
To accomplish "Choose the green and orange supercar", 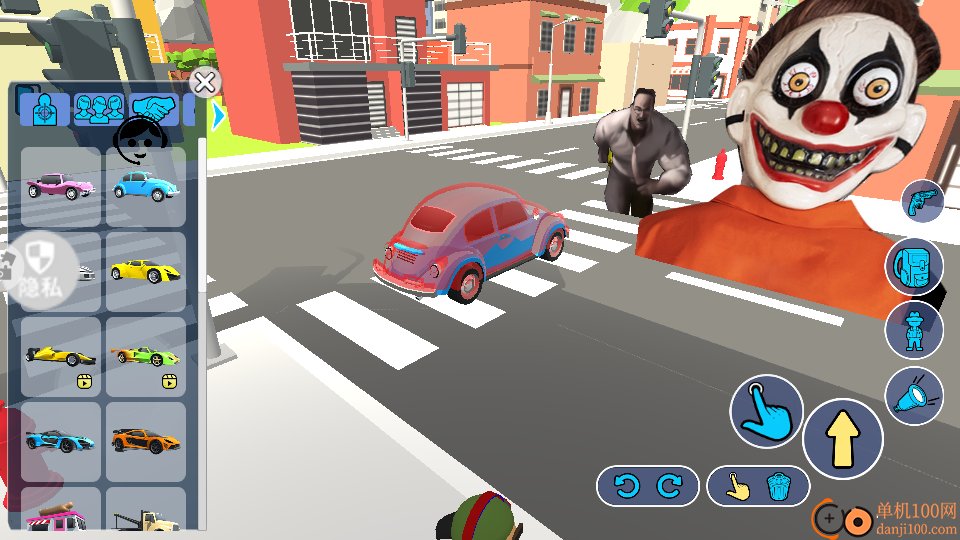I will 146,357.
